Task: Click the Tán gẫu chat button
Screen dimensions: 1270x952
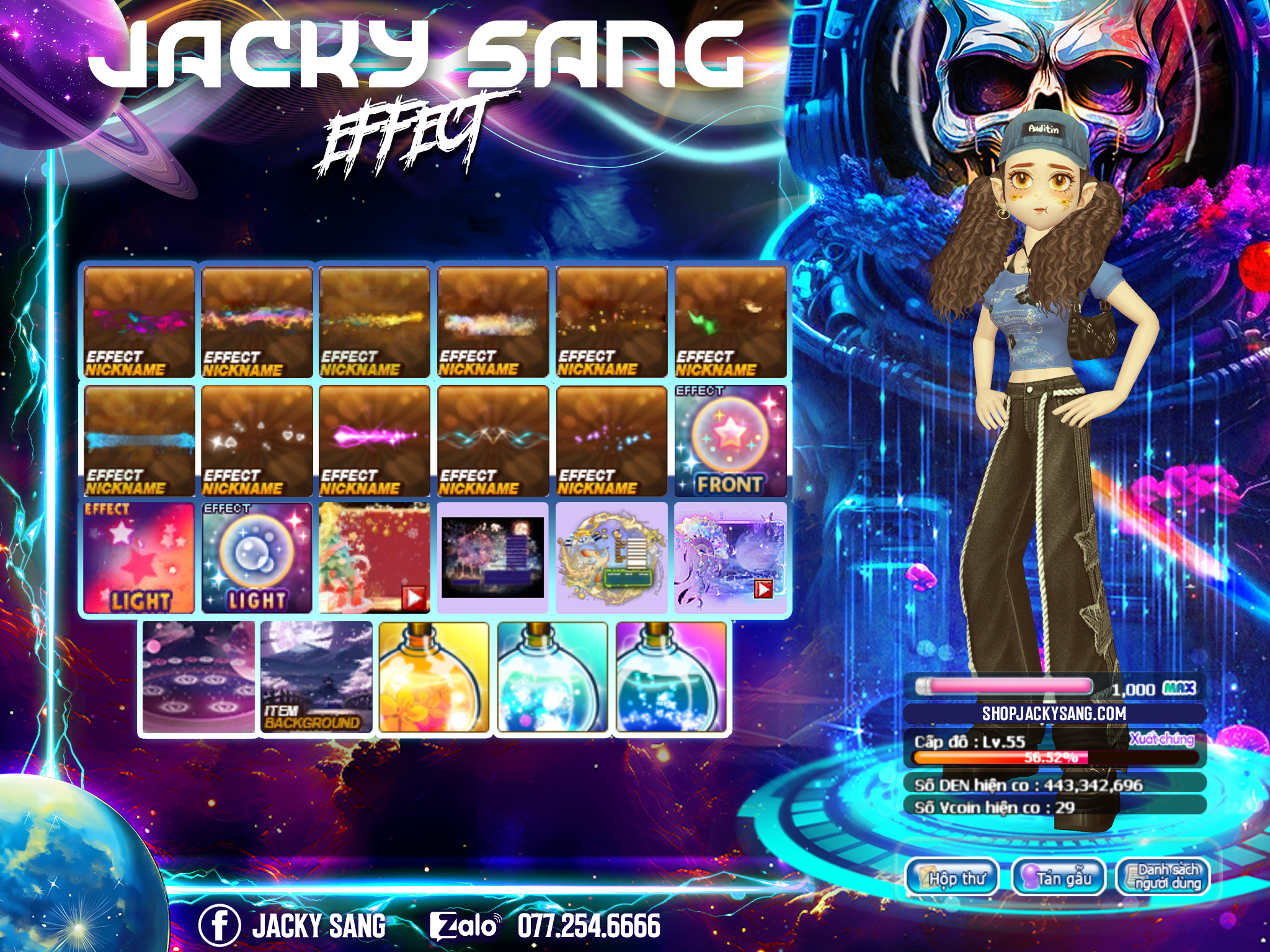Action: 1059,878
